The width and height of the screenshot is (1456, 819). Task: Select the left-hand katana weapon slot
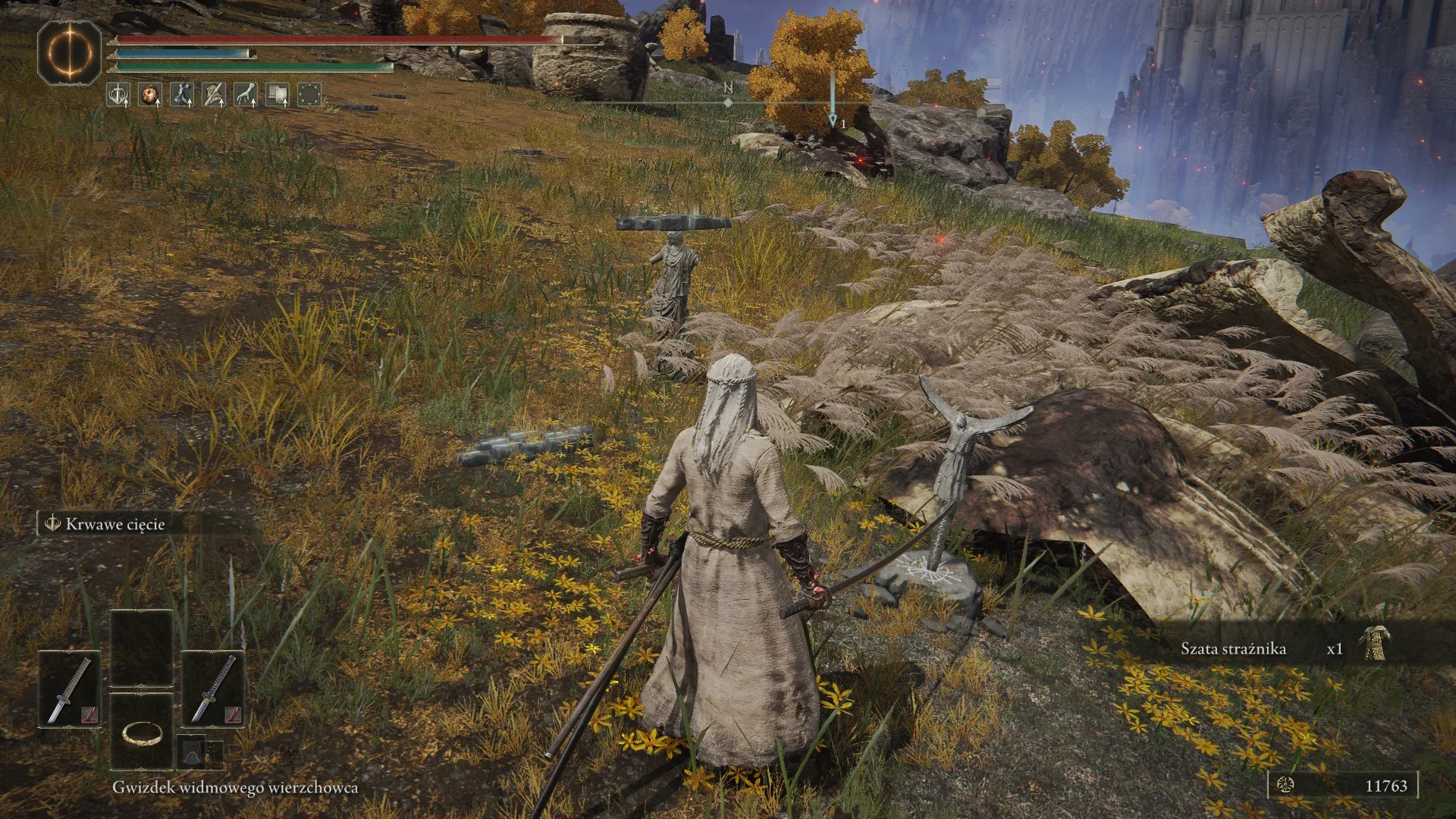[70, 689]
